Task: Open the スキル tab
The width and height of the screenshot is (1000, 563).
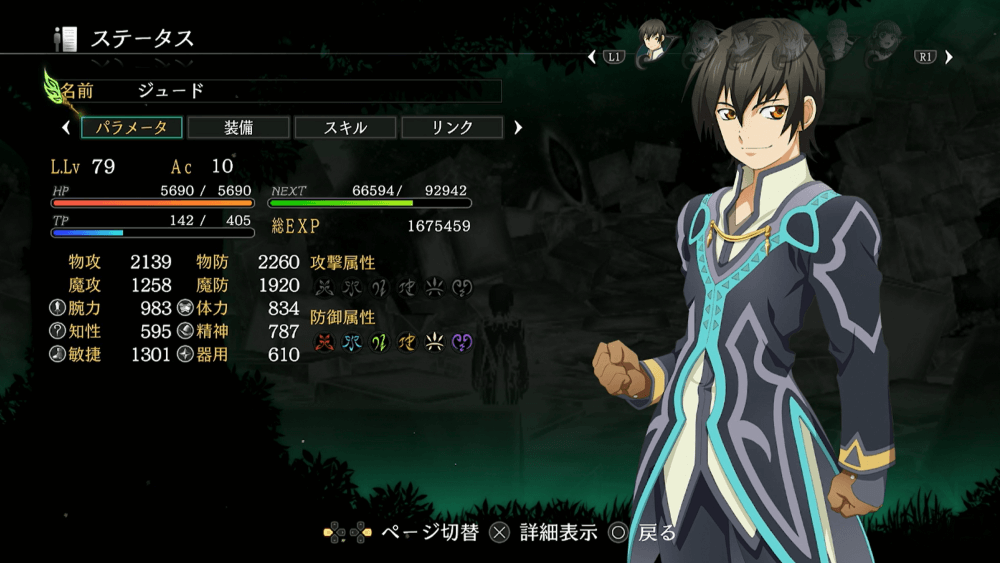Action: coord(345,128)
